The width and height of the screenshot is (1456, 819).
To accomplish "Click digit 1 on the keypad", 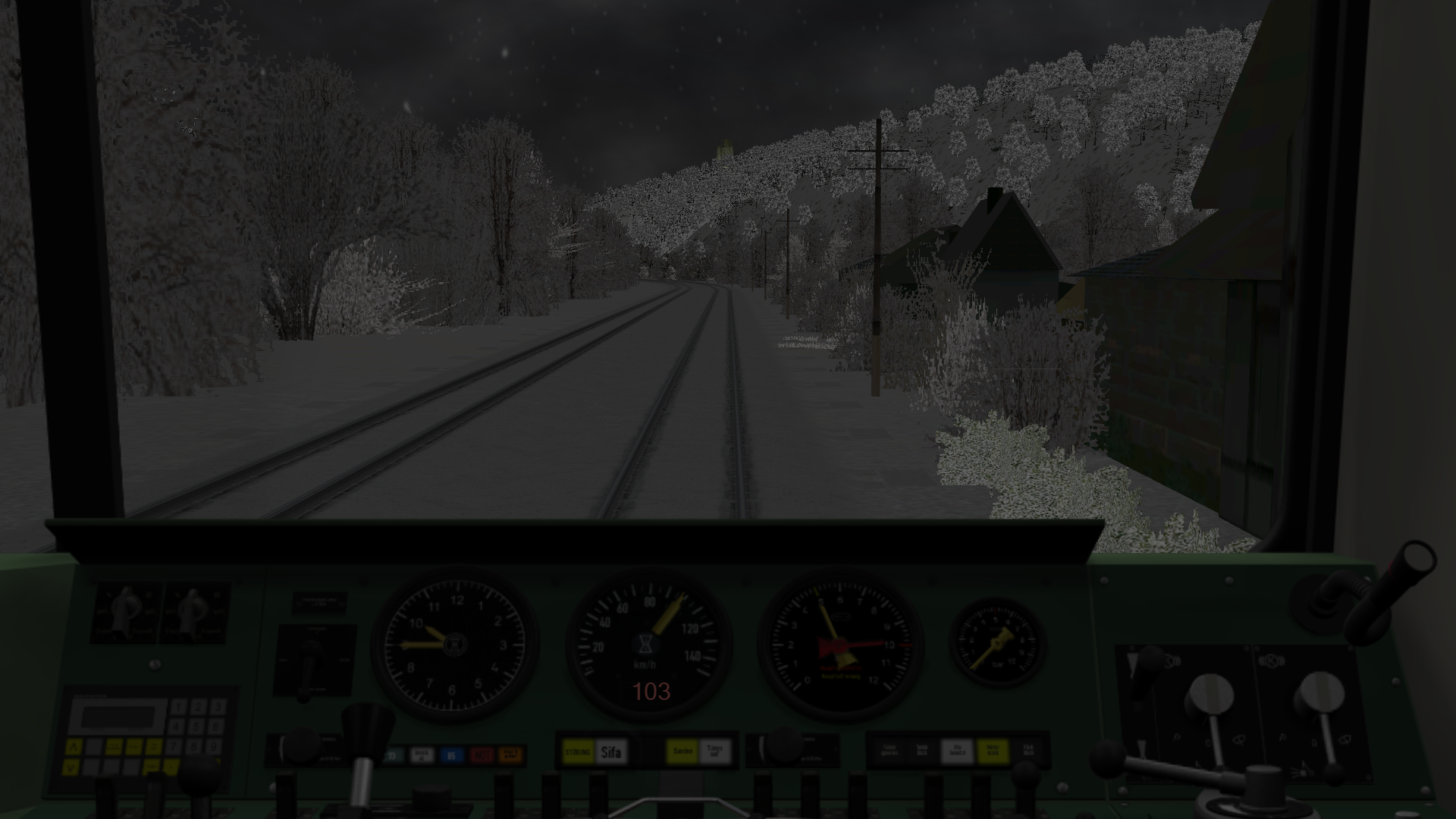I will pos(179,707).
